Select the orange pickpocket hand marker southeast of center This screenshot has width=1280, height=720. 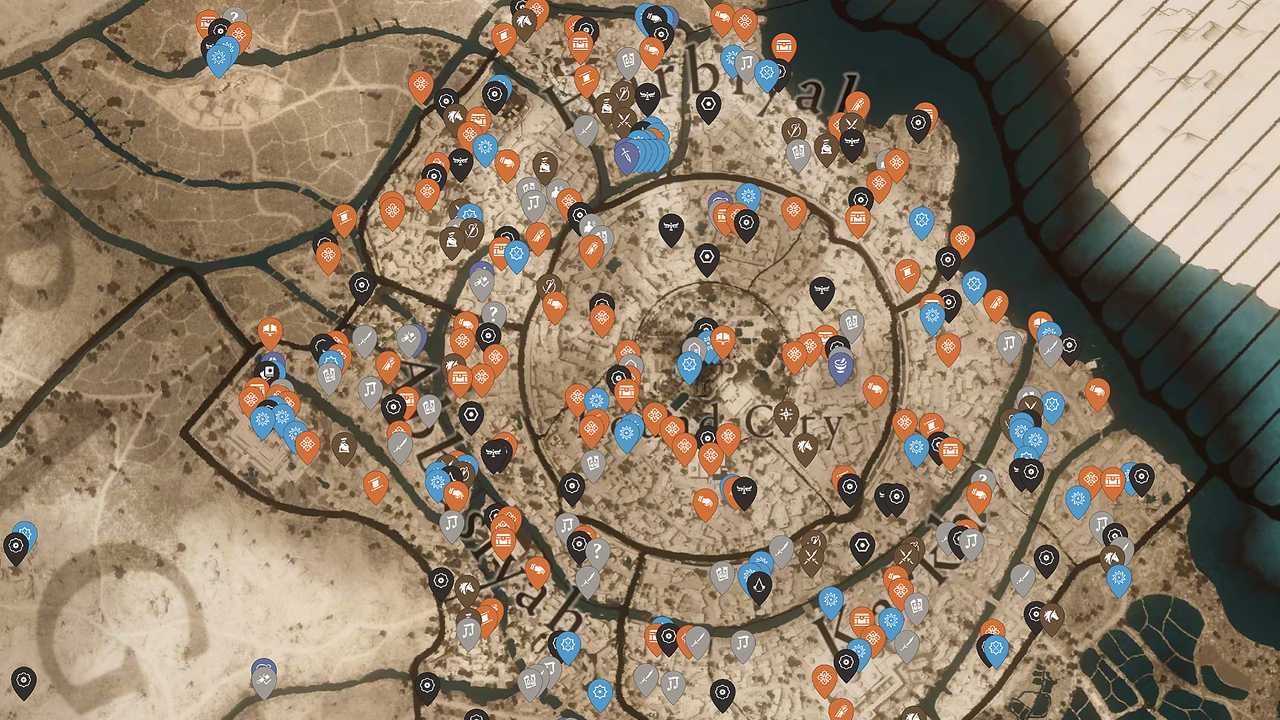(706, 499)
